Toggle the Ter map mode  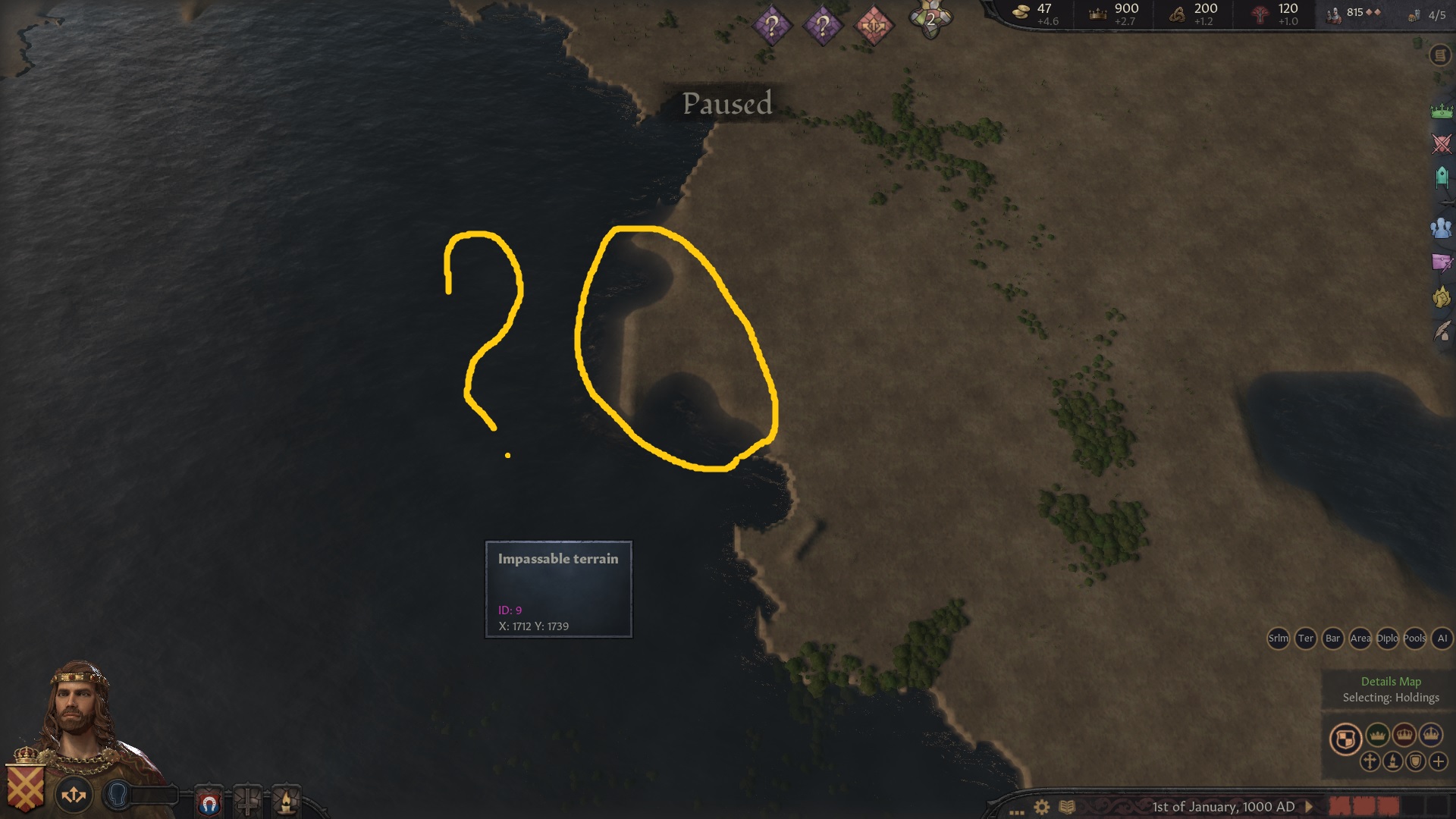(x=1306, y=639)
